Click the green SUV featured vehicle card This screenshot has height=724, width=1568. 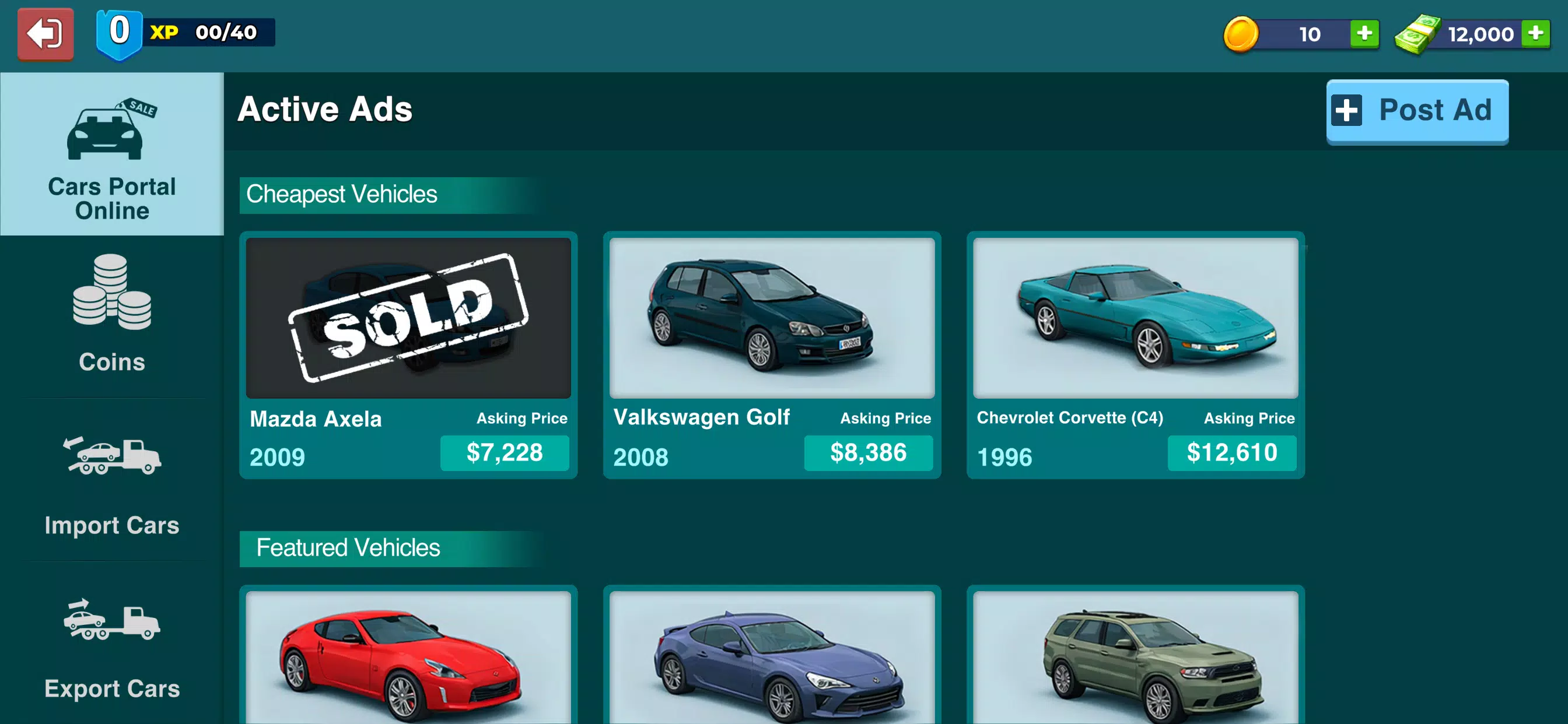(x=1134, y=663)
